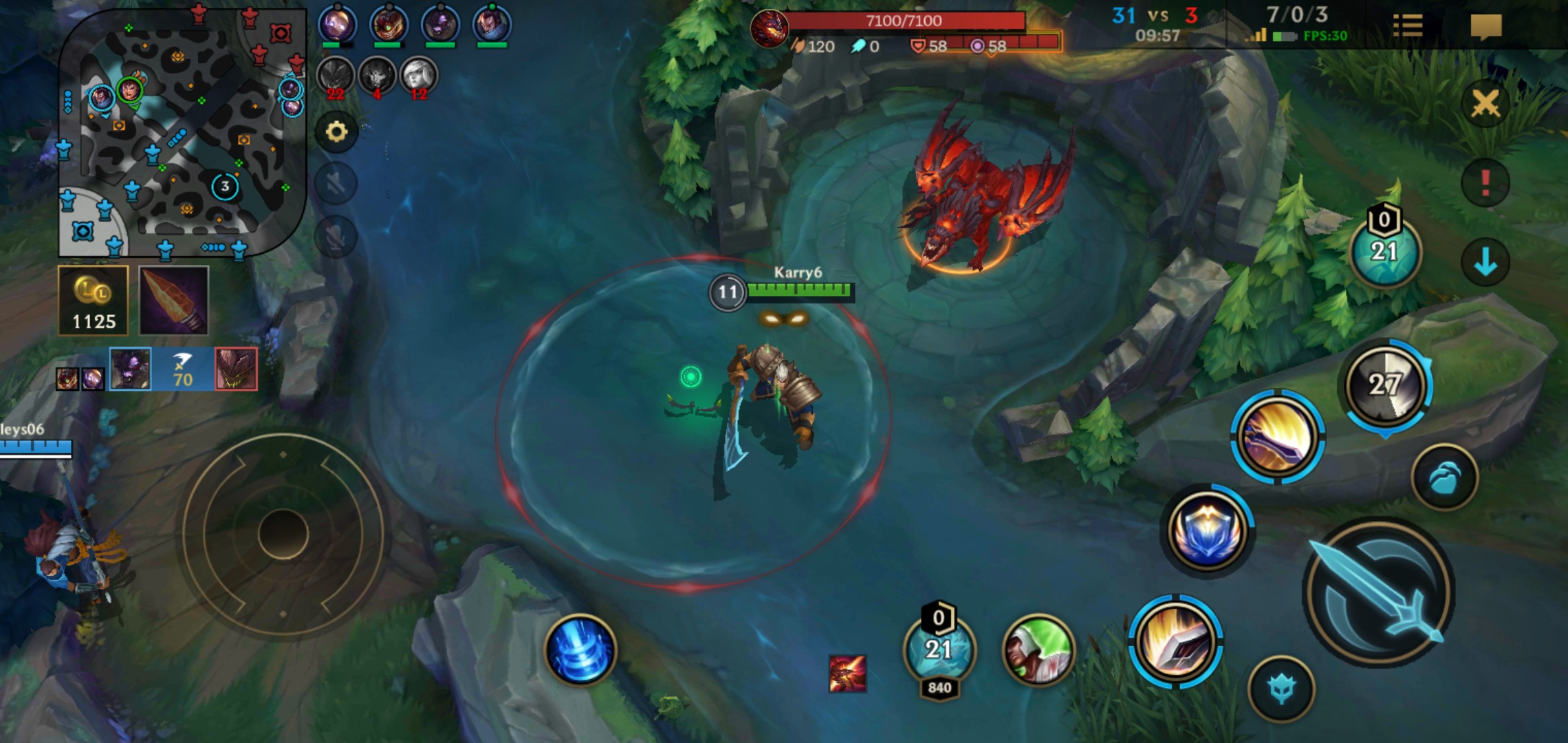This screenshot has height=743, width=1568.
Task: Target minions with the blue helmet button
Action: pos(1281,689)
